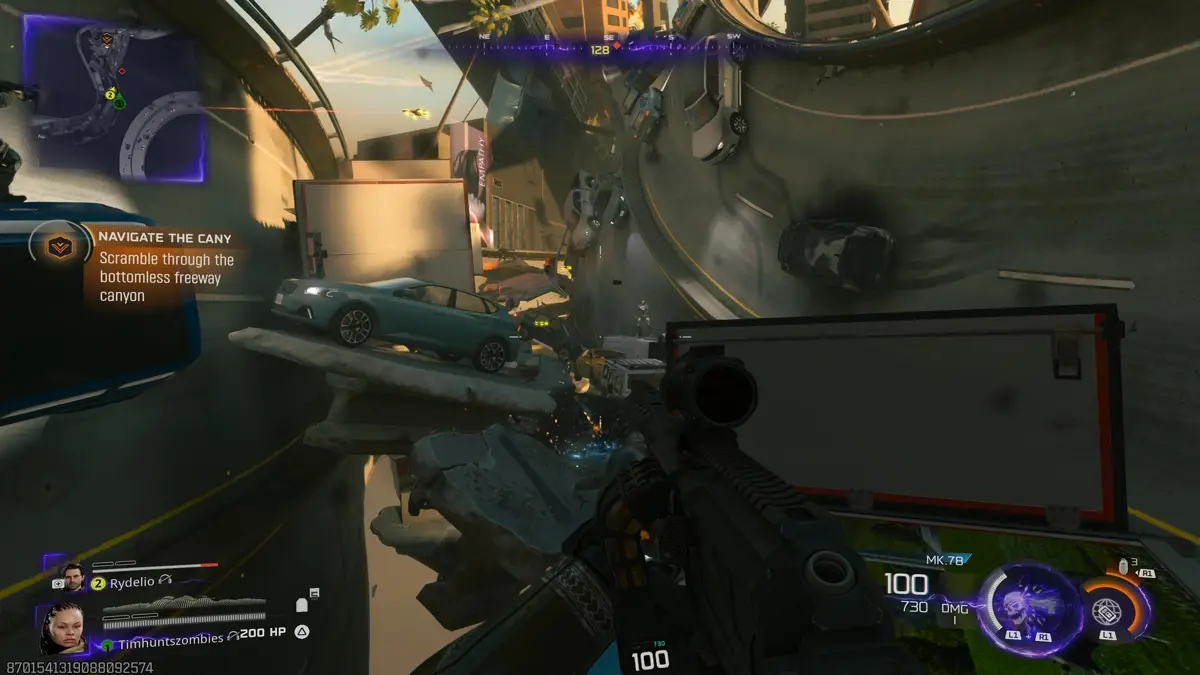Use the globe field upgrade icon

pos(1106,610)
